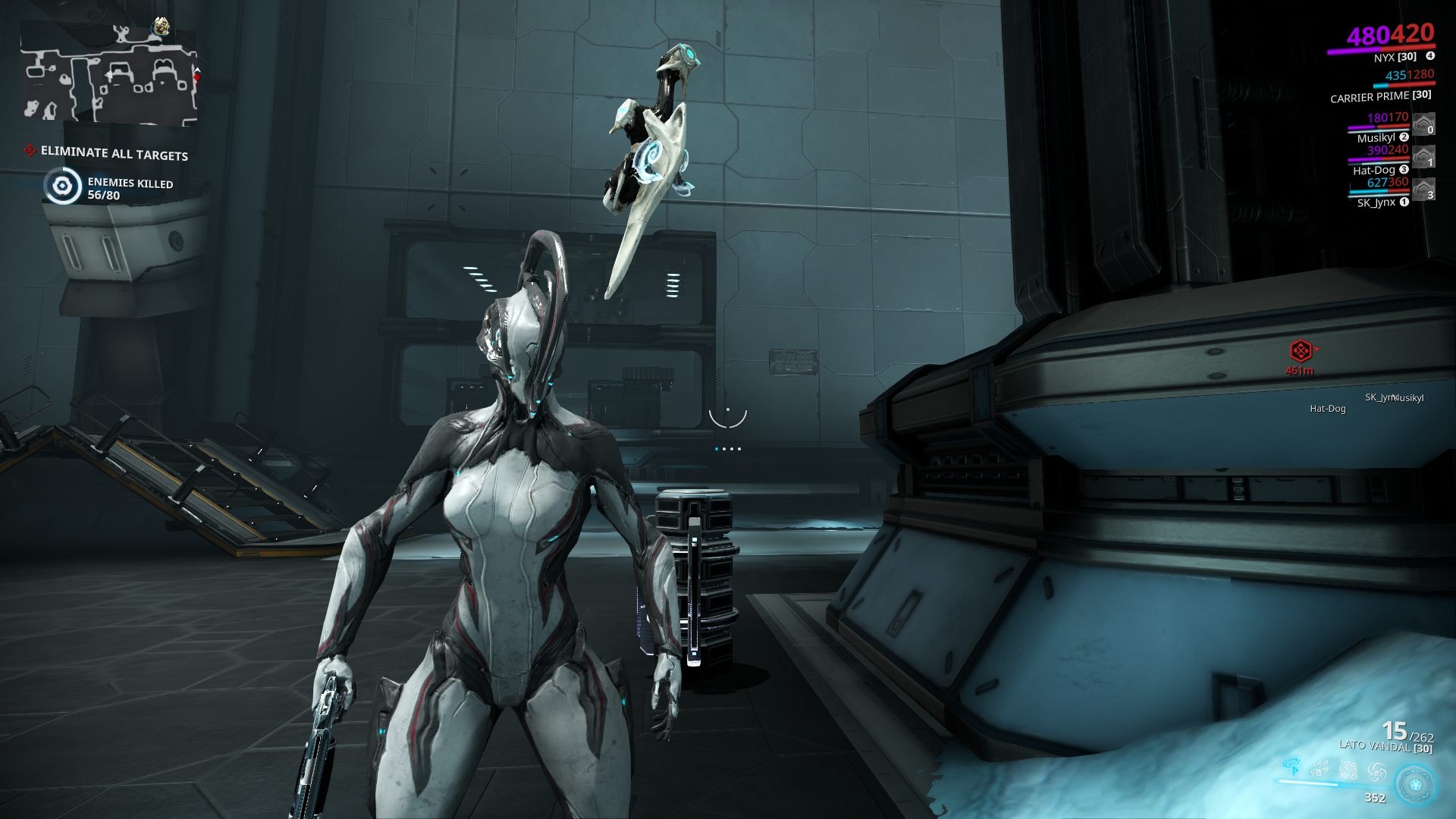Trigger the third ability icon

[x=1349, y=770]
